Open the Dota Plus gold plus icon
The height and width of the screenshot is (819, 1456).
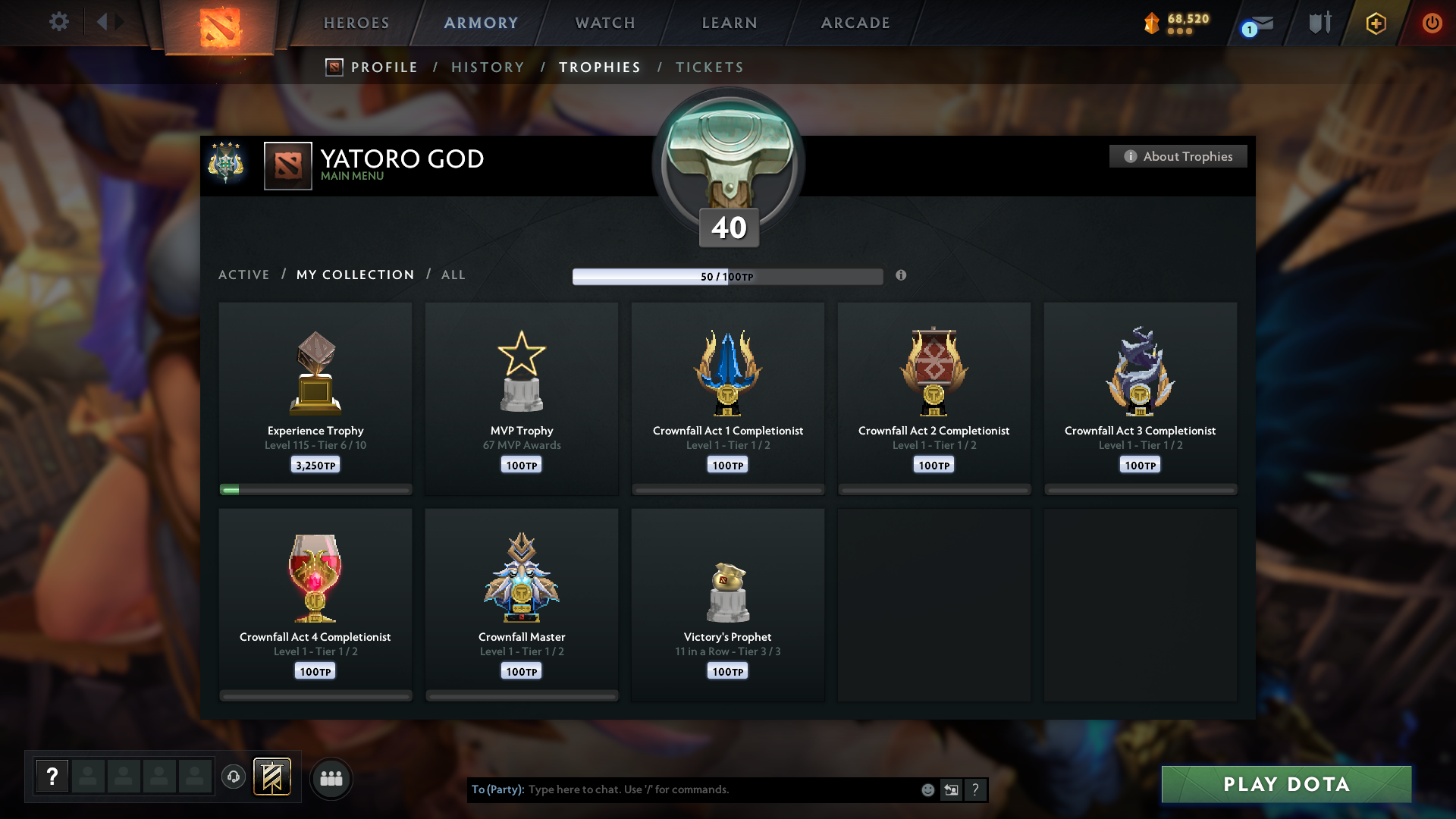pyautogui.click(x=1375, y=23)
